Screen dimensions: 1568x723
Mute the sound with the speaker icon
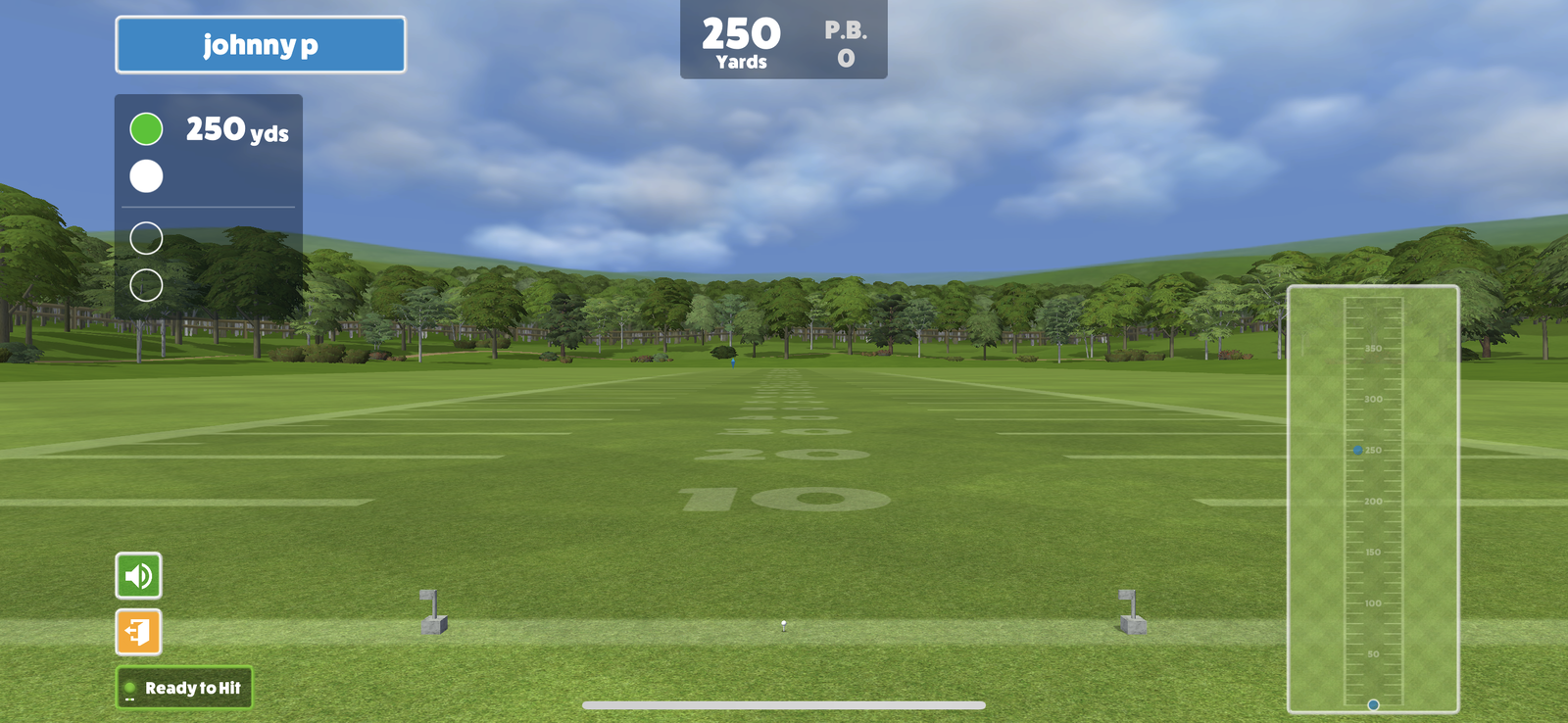click(137, 576)
